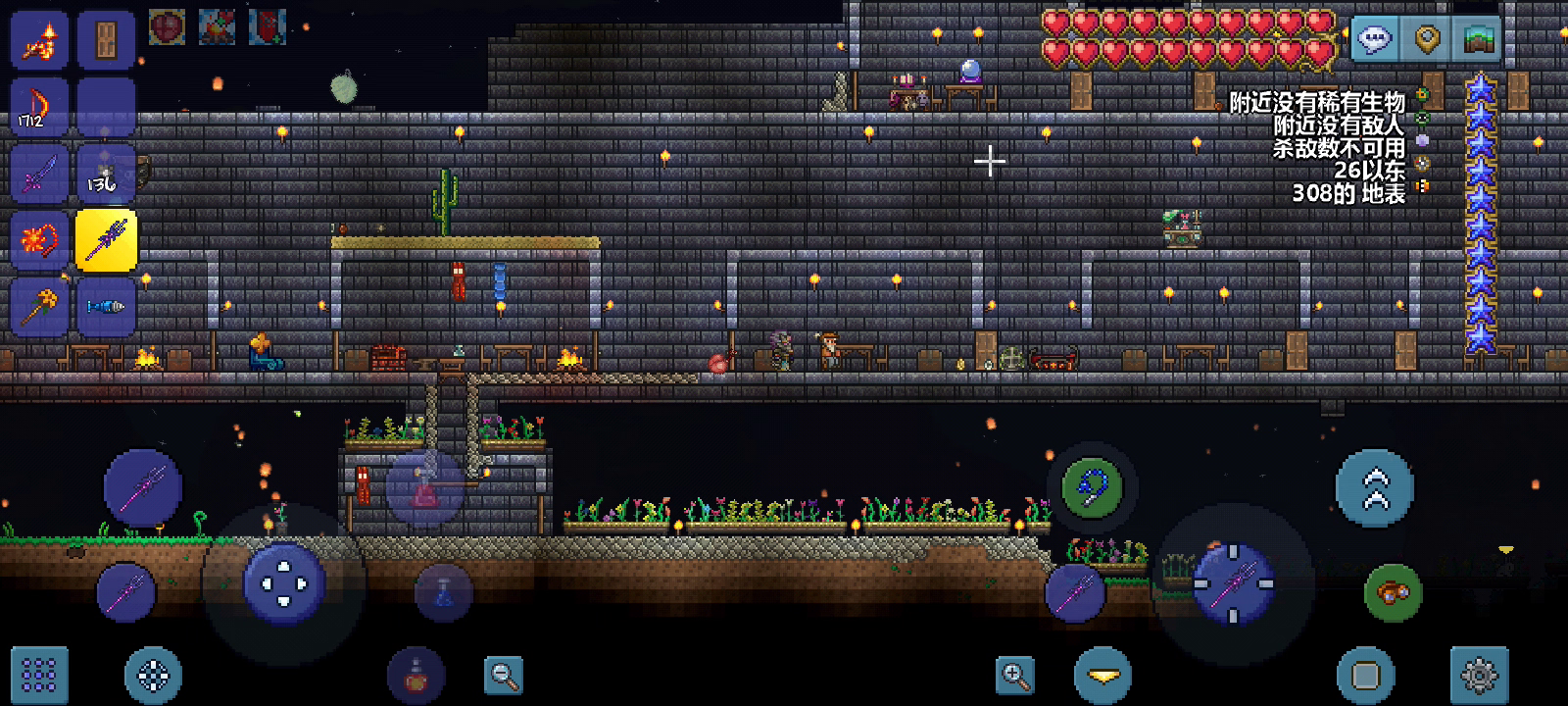Tap the green binoculars button
The image size is (1568, 706).
click(1393, 592)
